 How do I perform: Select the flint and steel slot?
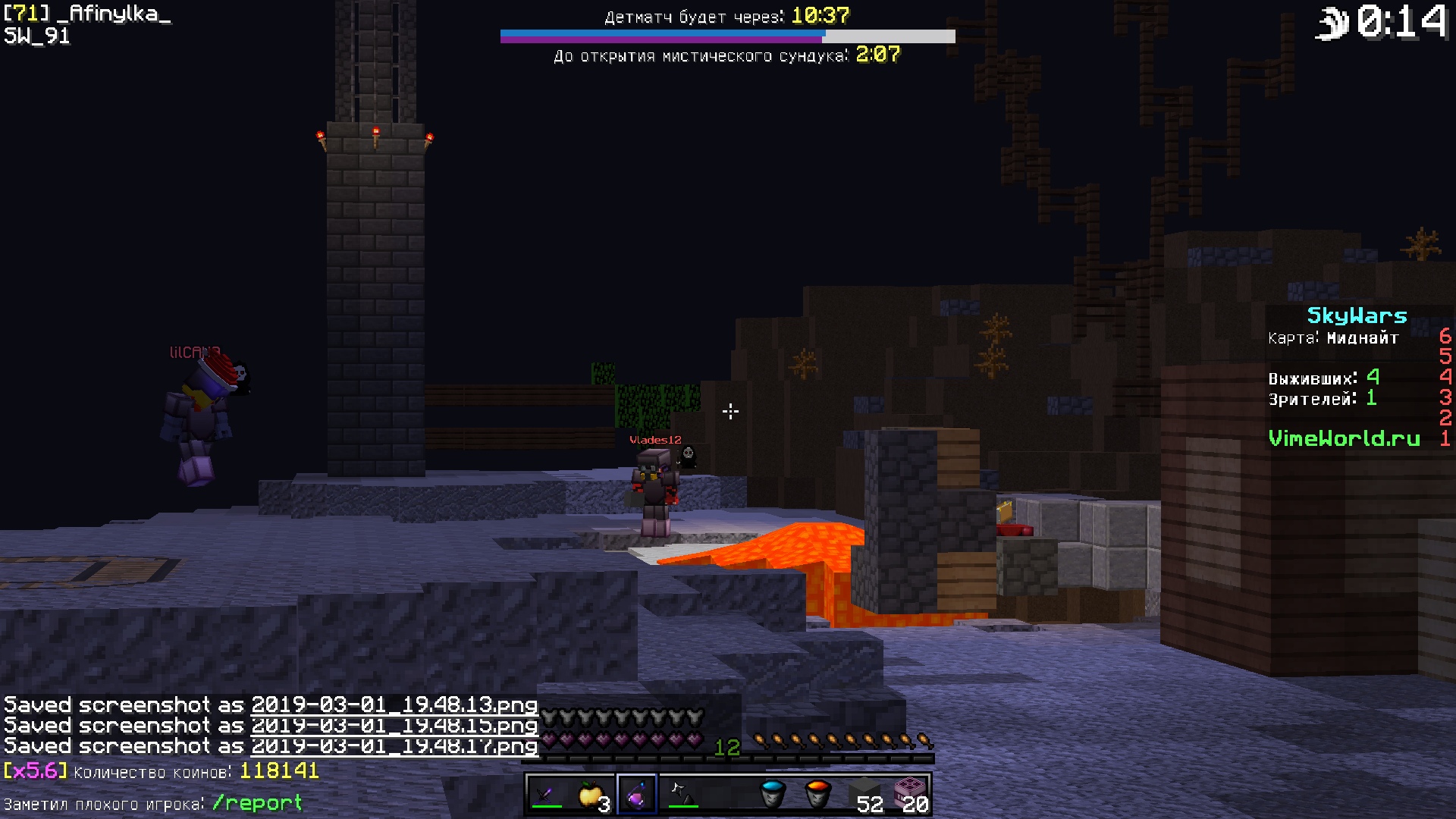click(x=682, y=795)
